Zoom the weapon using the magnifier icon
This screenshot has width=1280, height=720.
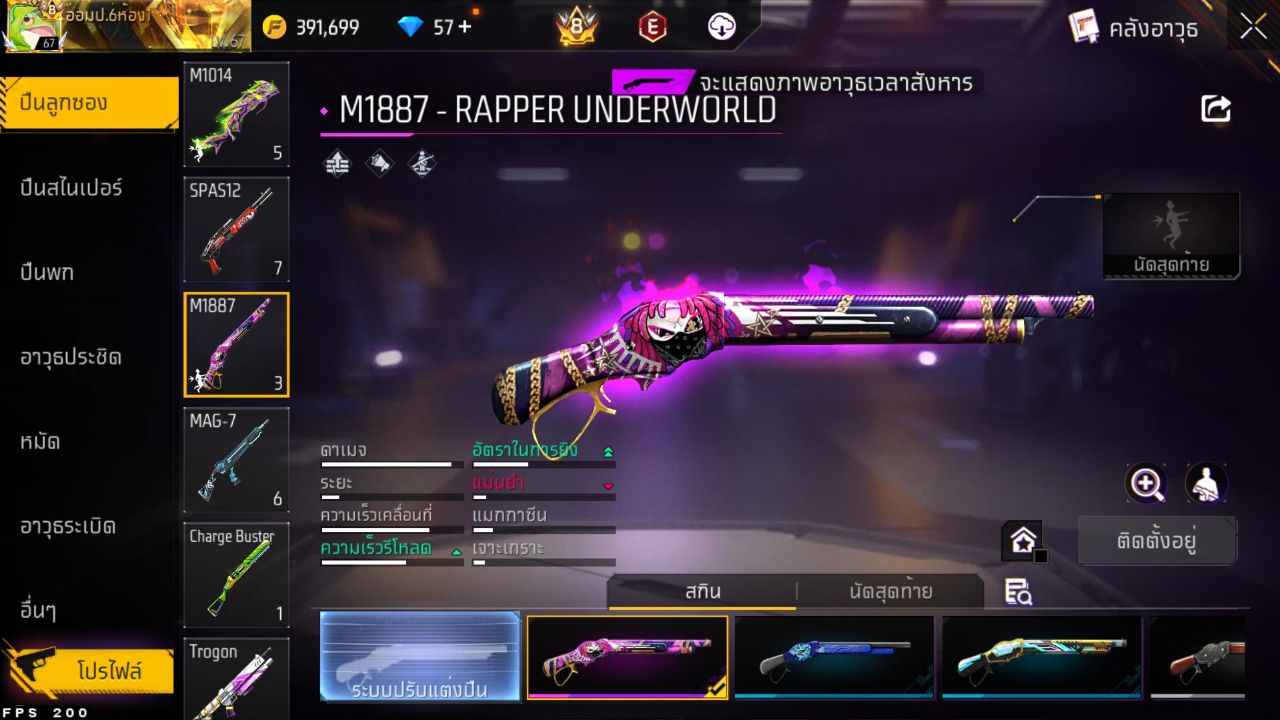pyautogui.click(x=1146, y=485)
